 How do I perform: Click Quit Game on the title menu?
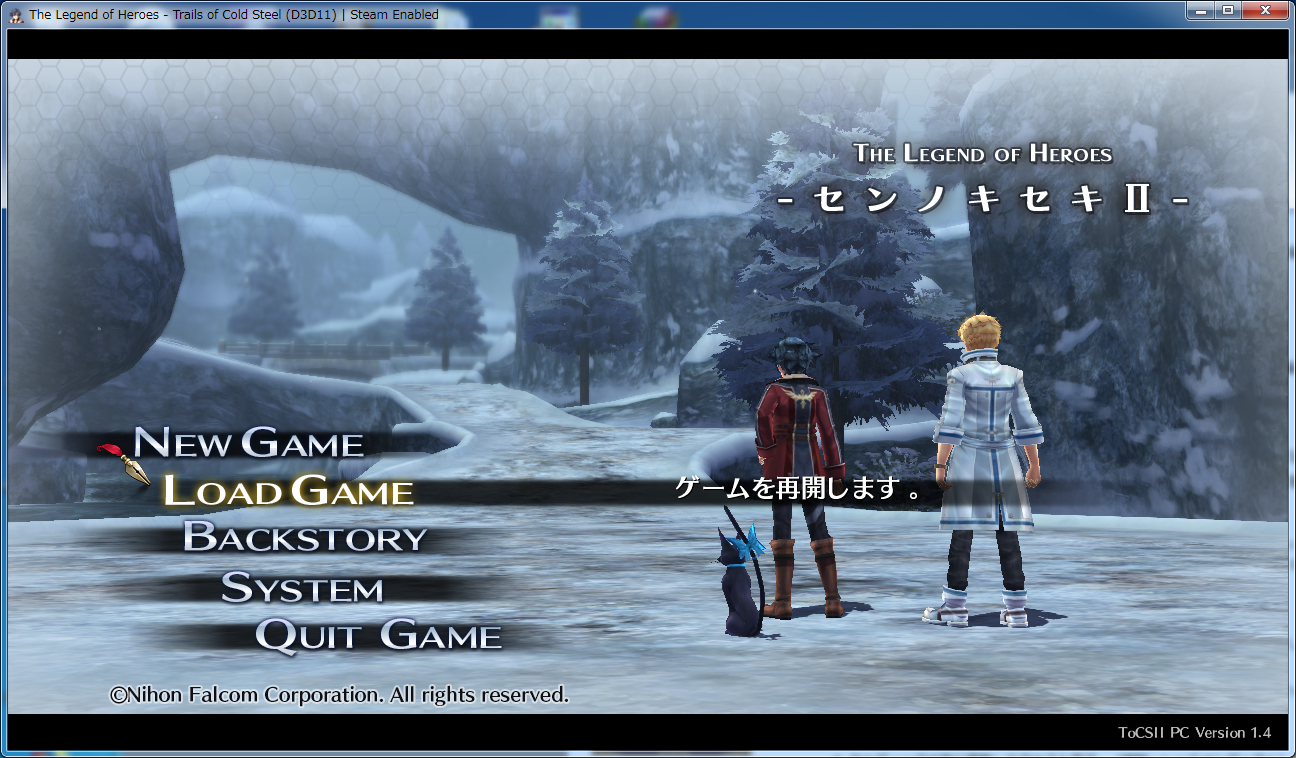pyautogui.click(x=378, y=636)
